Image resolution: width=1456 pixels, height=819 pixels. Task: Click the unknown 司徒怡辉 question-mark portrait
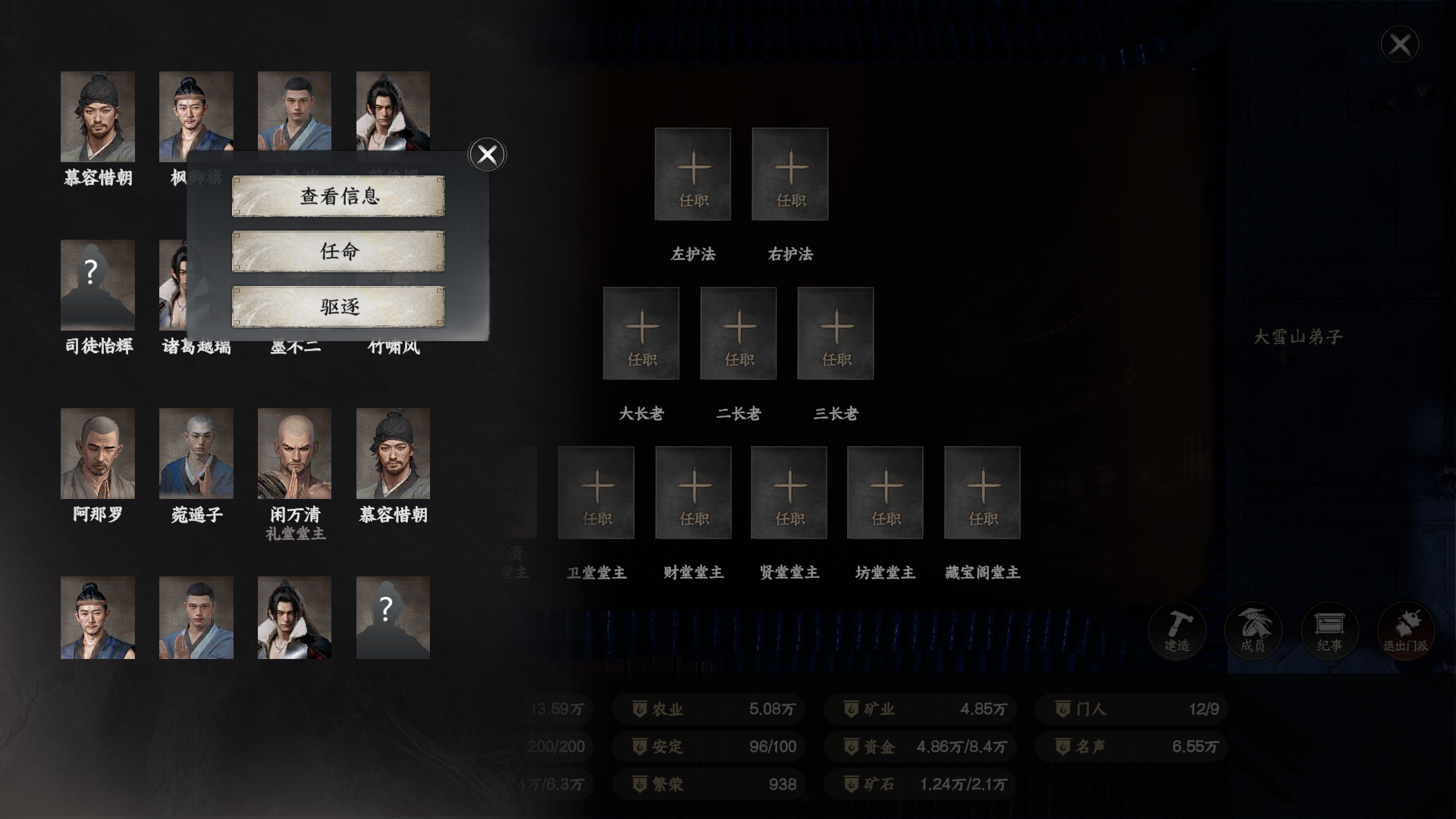click(x=98, y=284)
